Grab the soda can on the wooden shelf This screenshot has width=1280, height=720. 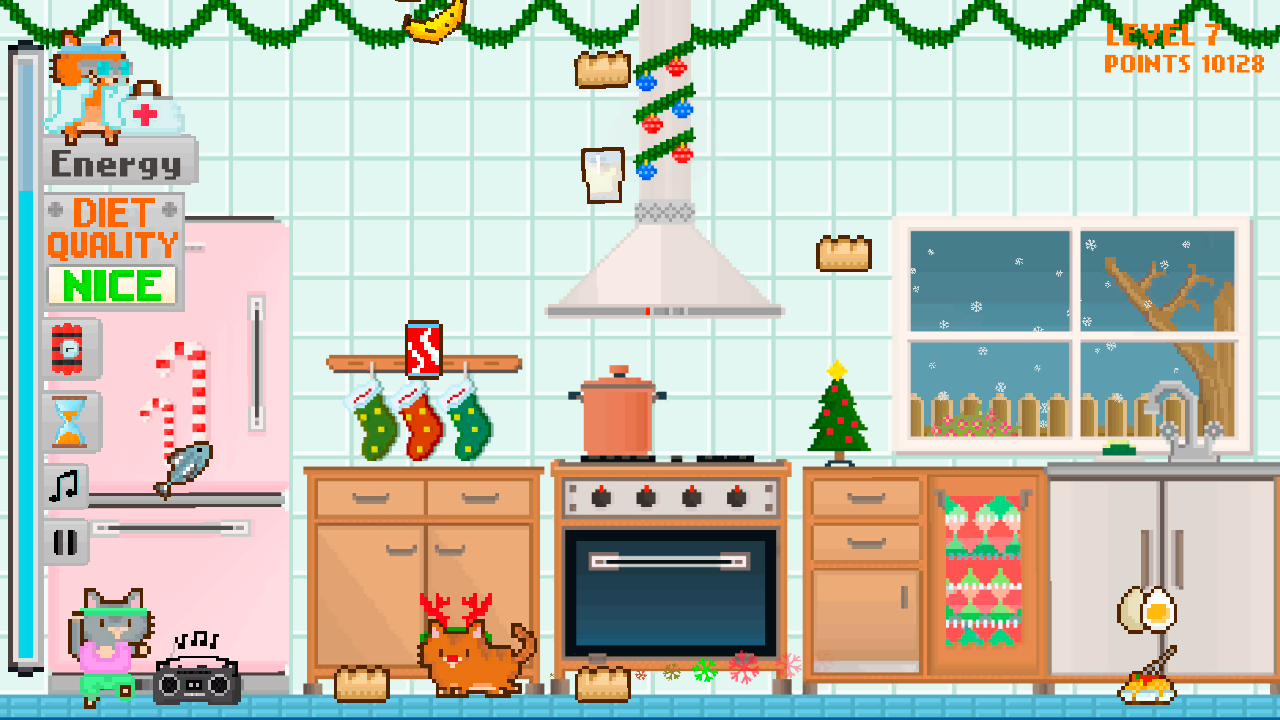coord(422,348)
